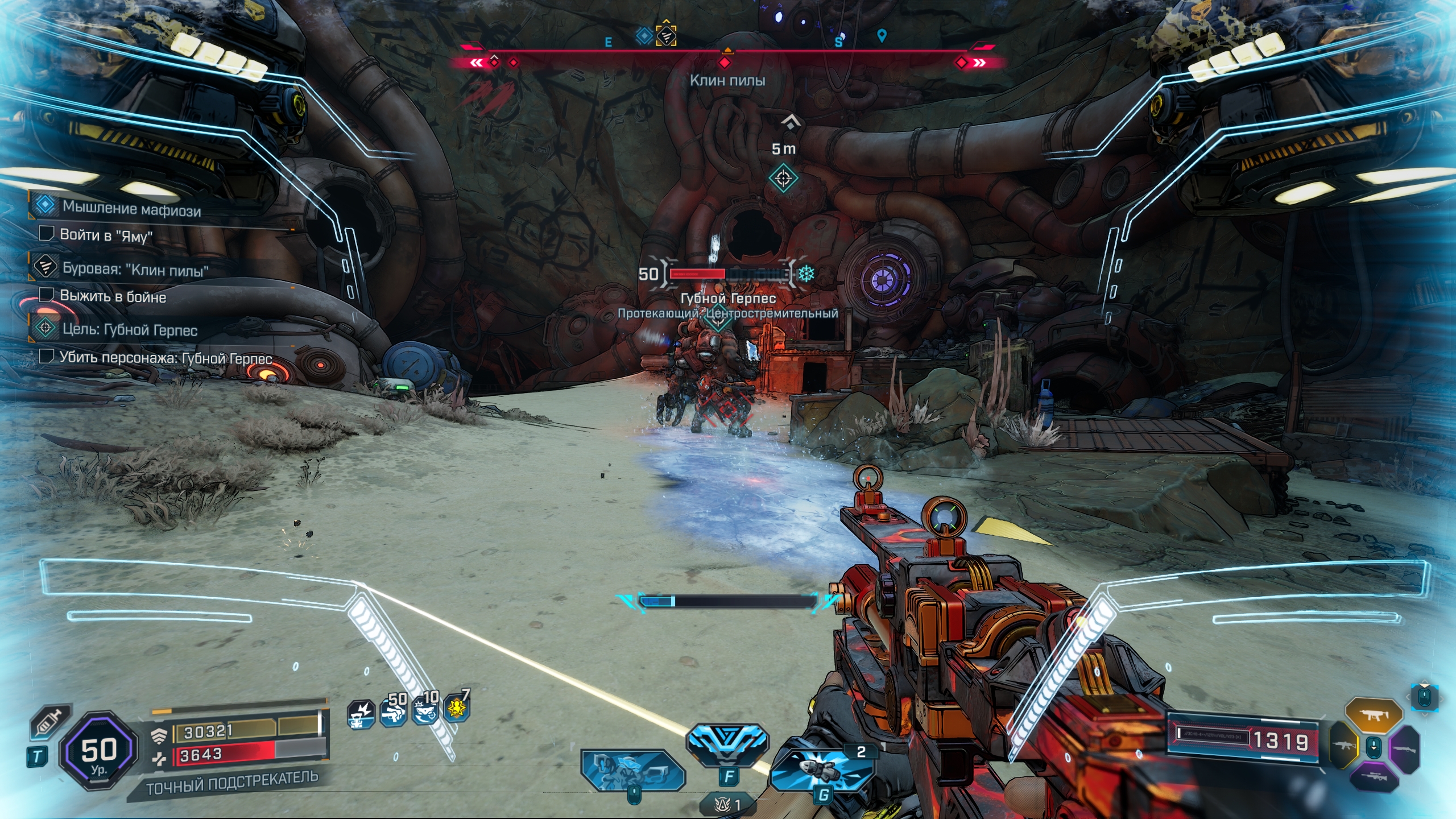Activate the blue triangle action skill
Viewport: 1456px width, 819px height.
727,741
